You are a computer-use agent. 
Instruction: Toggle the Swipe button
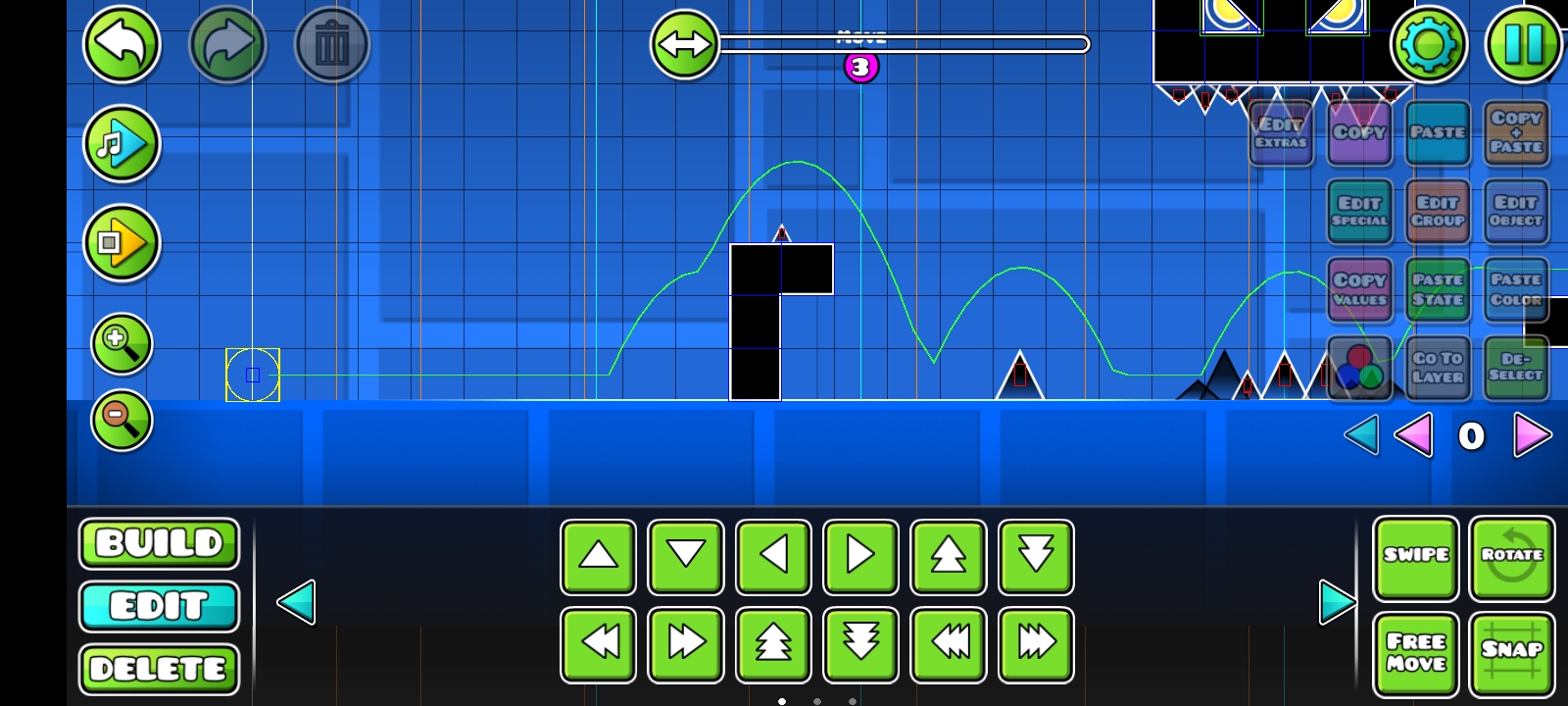tap(1416, 557)
